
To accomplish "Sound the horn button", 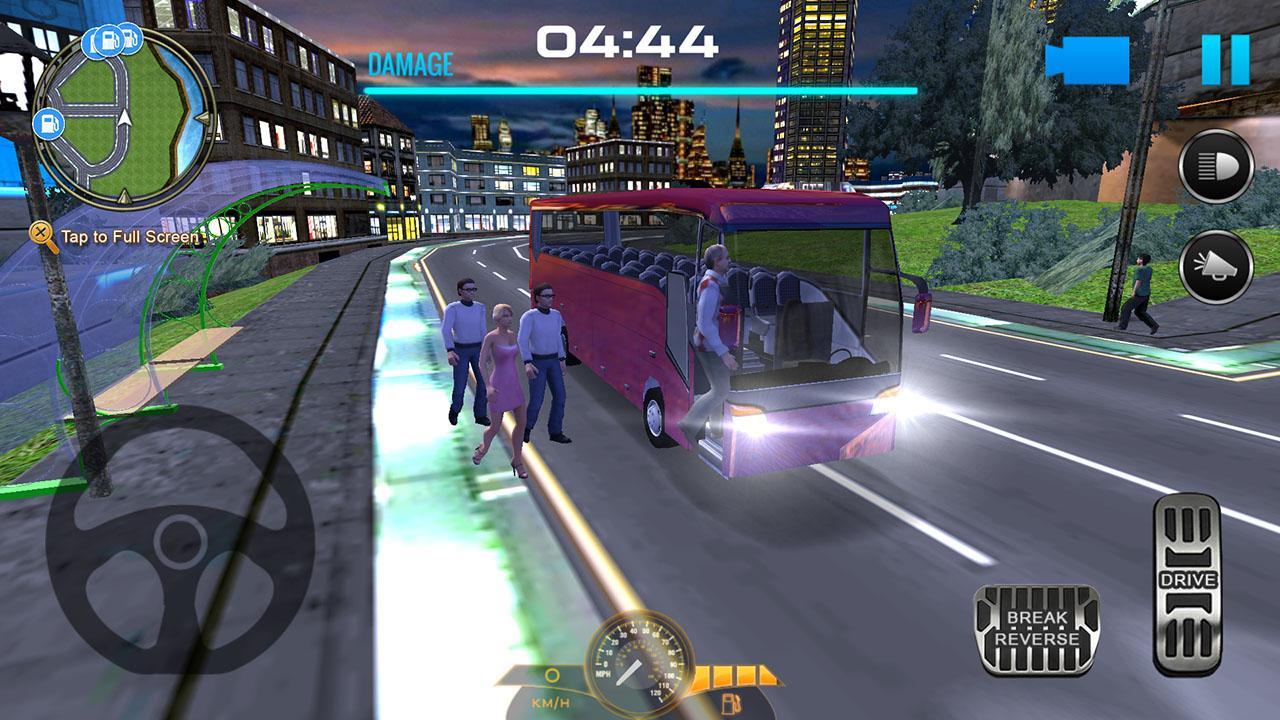I will pos(1216,266).
